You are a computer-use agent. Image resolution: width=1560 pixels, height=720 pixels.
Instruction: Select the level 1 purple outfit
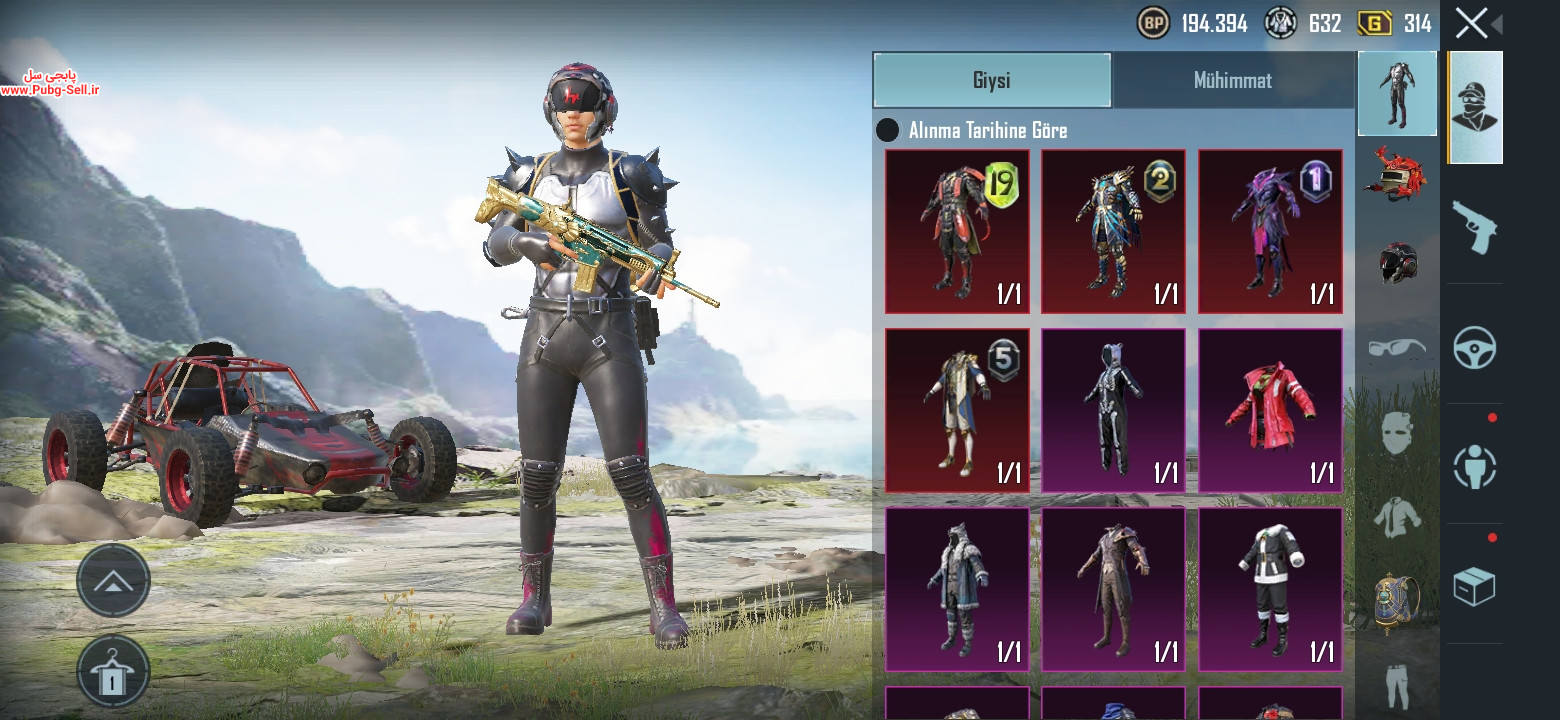tap(1270, 232)
